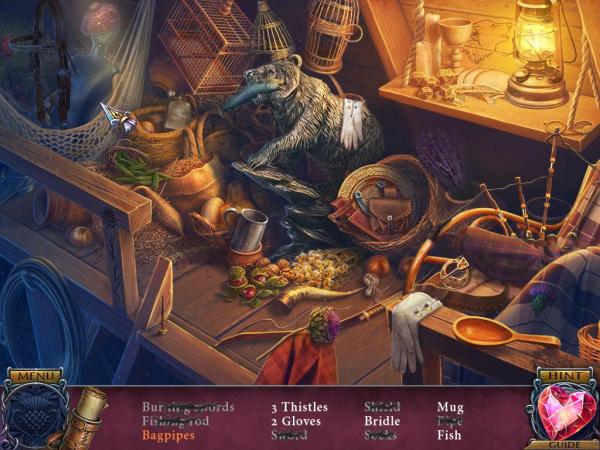
Task: Open the Menu button
Action: (36, 377)
